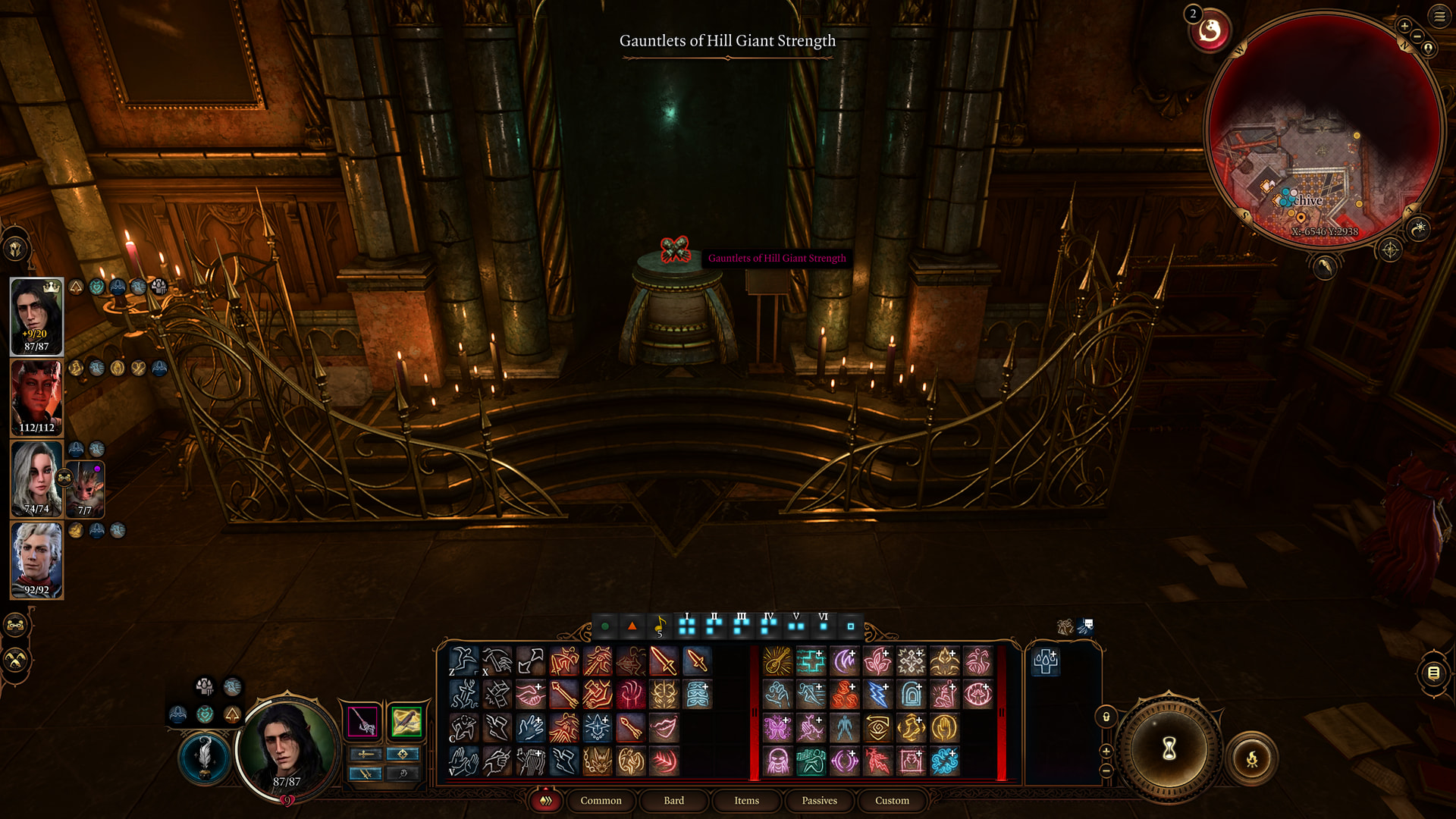Image resolution: width=1456 pixels, height=819 pixels.
Task: Zoom out the minimap
Action: [x=1417, y=36]
